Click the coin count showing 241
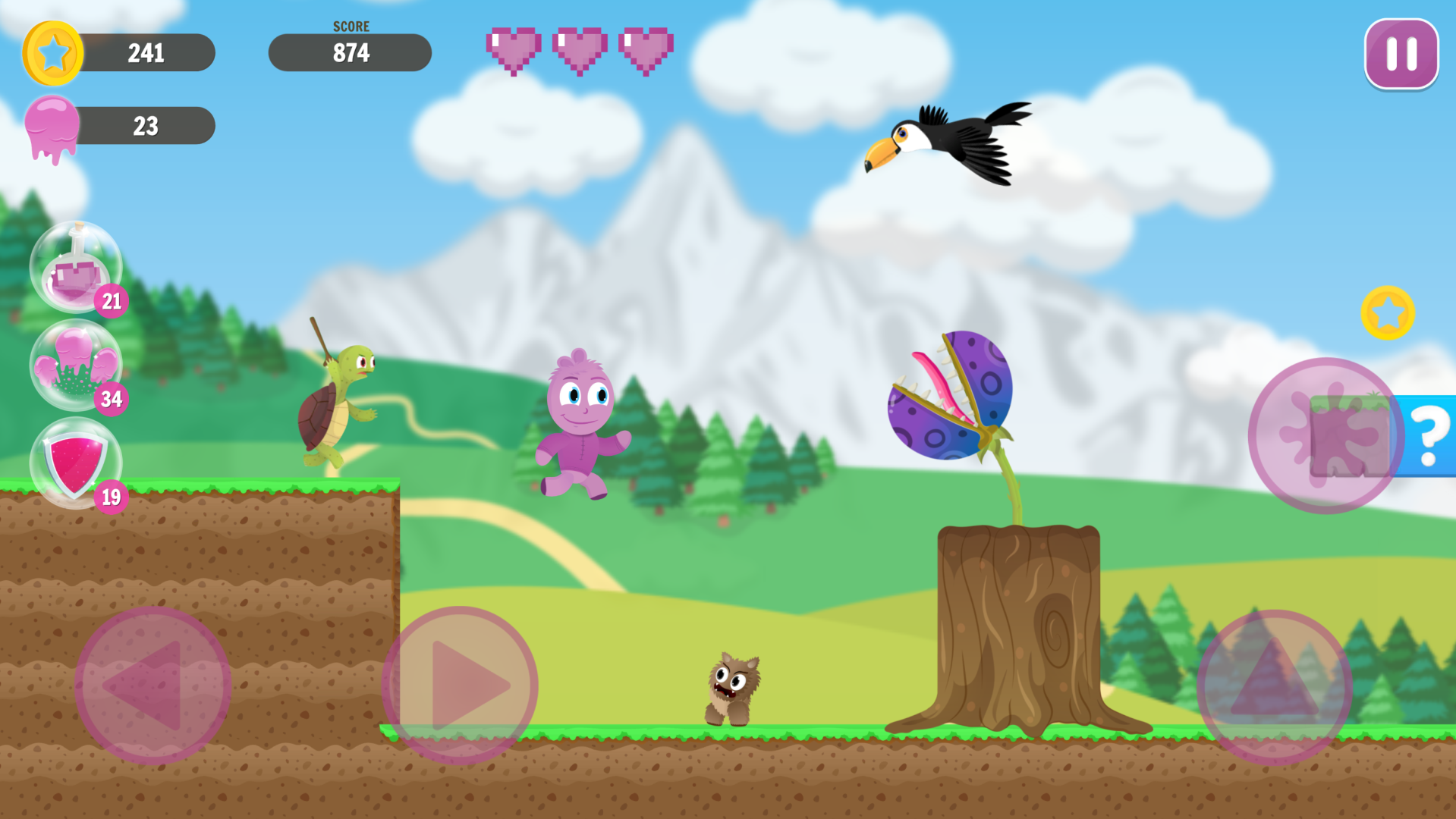Screen dimensions: 1456x819 tap(147, 52)
